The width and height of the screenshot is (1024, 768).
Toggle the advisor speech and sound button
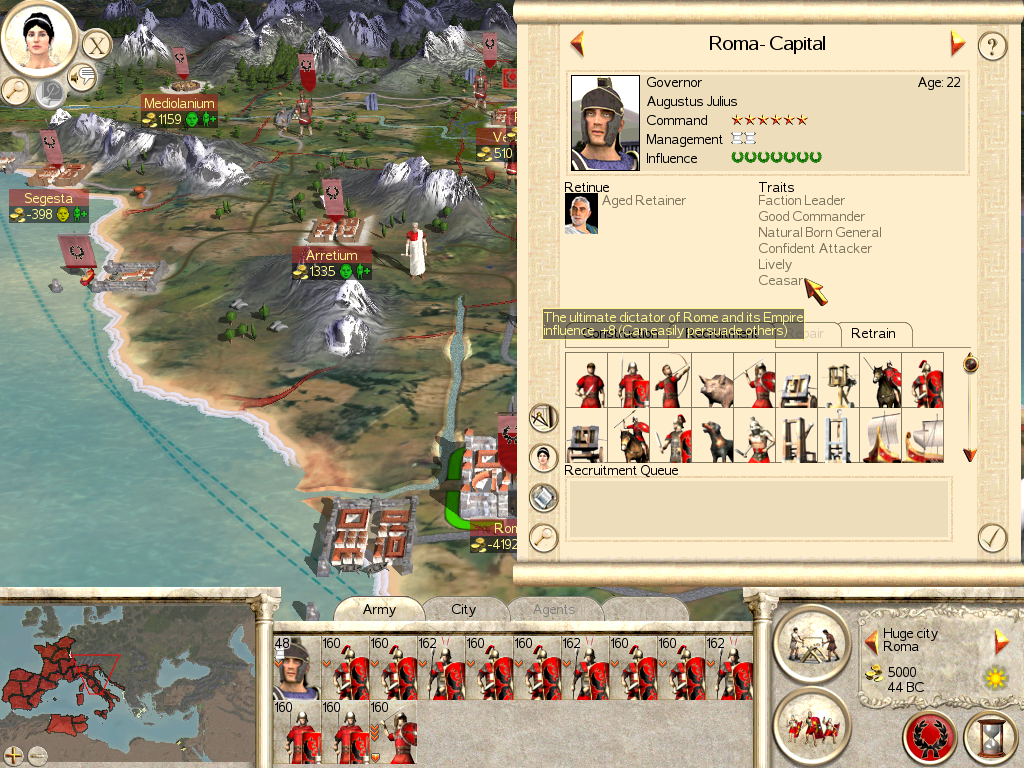[x=82, y=75]
